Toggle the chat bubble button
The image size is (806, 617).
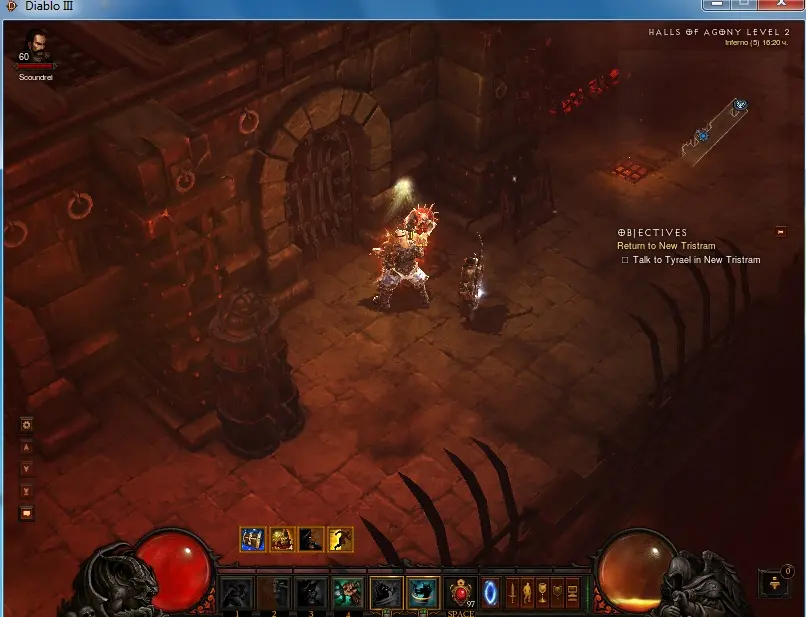(27, 513)
